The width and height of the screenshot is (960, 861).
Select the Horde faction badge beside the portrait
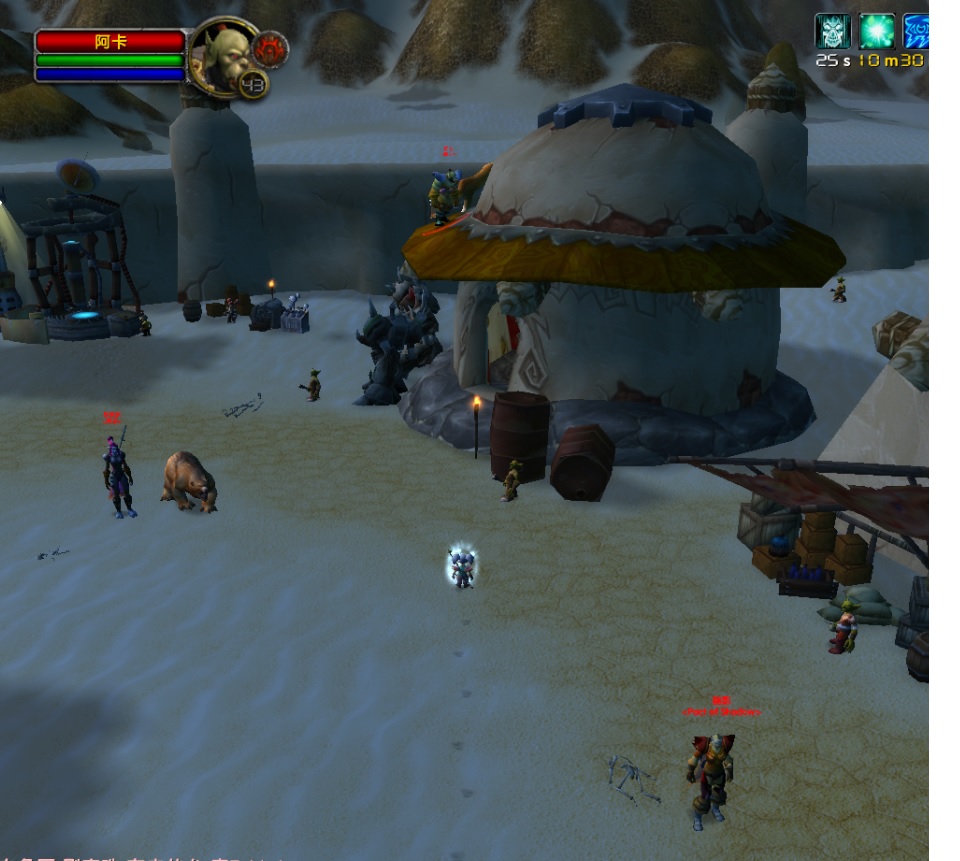coord(270,47)
